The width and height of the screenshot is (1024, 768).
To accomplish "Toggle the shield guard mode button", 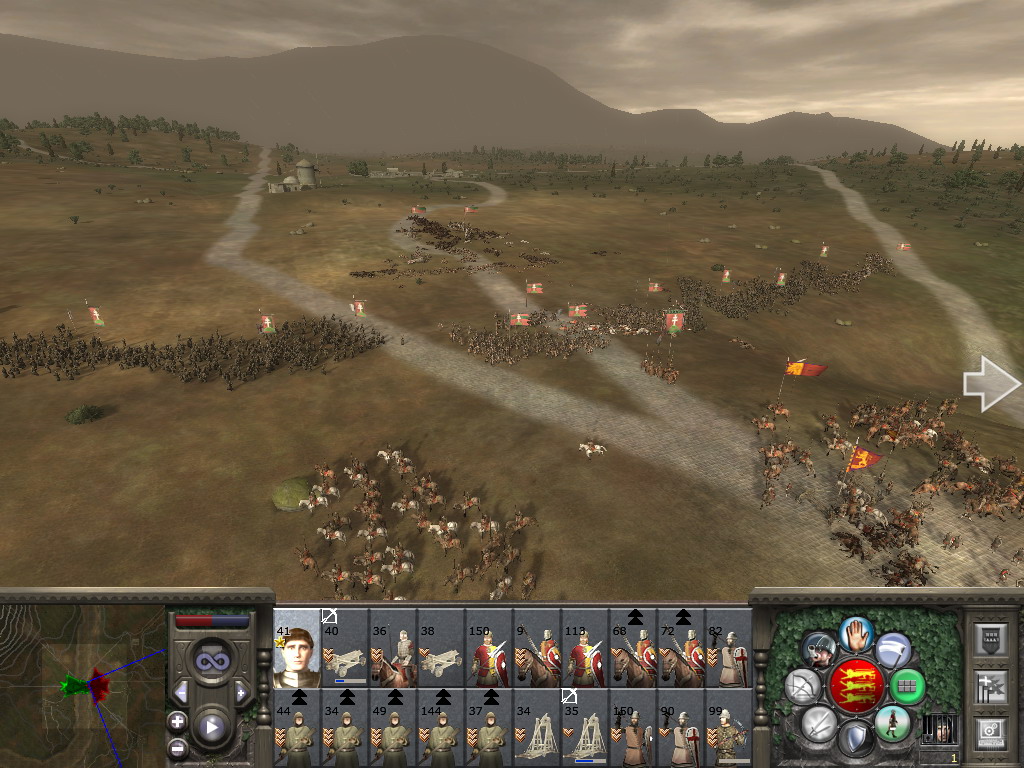I will pyautogui.click(x=856, y=740).
